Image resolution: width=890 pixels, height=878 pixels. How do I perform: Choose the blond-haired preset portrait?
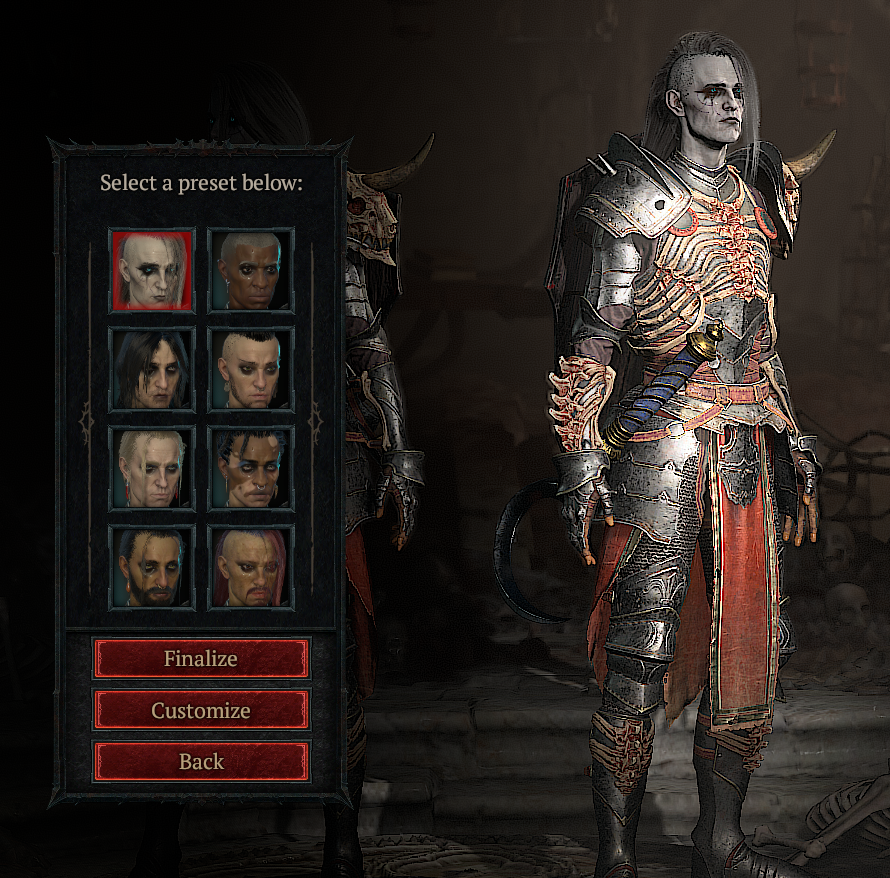point(152,468)
